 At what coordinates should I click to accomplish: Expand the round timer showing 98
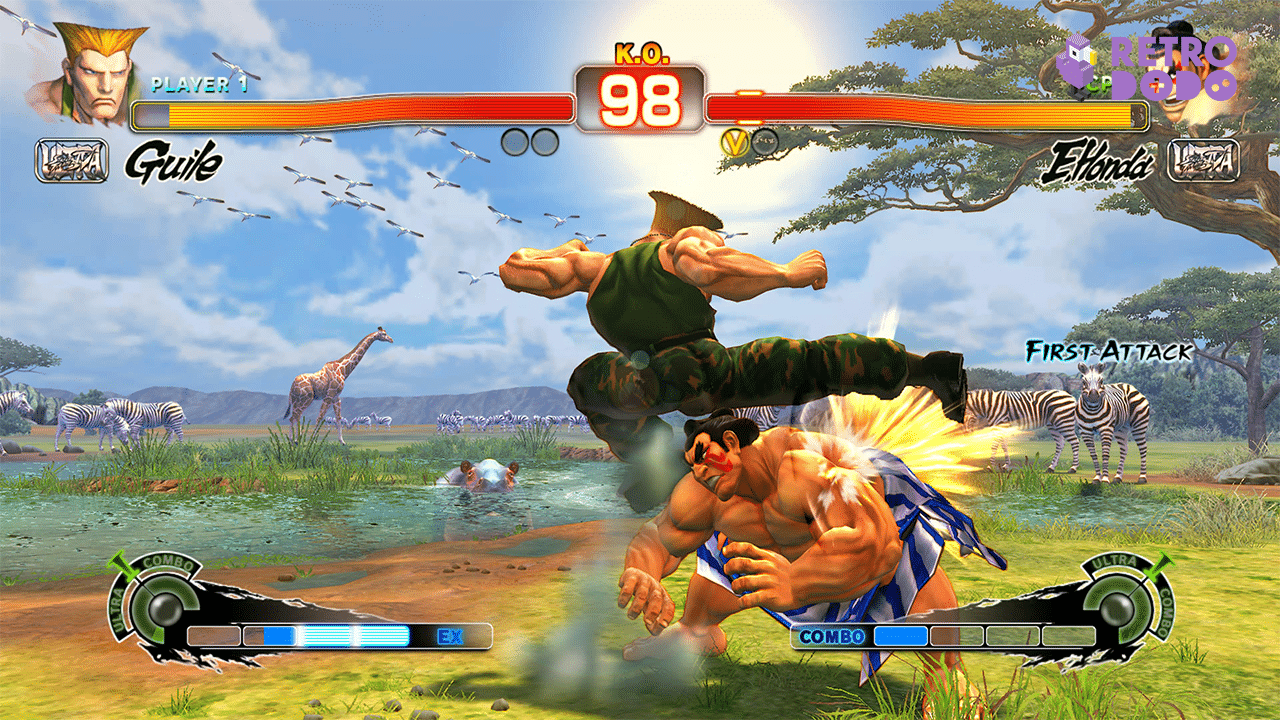(x=640, y=98)
